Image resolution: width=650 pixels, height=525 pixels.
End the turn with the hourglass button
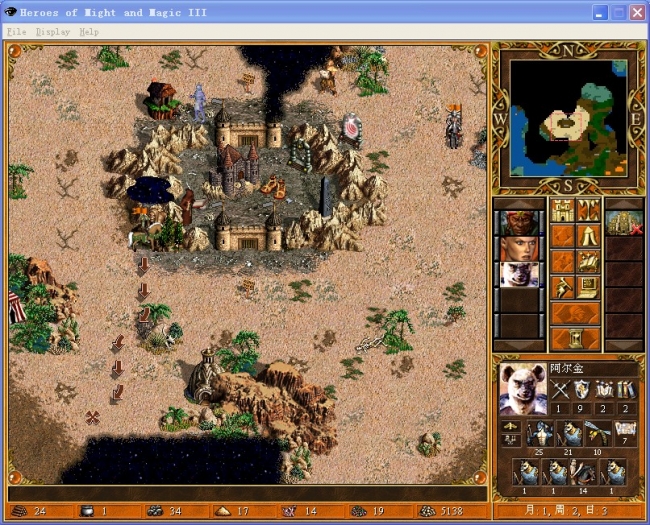click(x=575, y=338)
